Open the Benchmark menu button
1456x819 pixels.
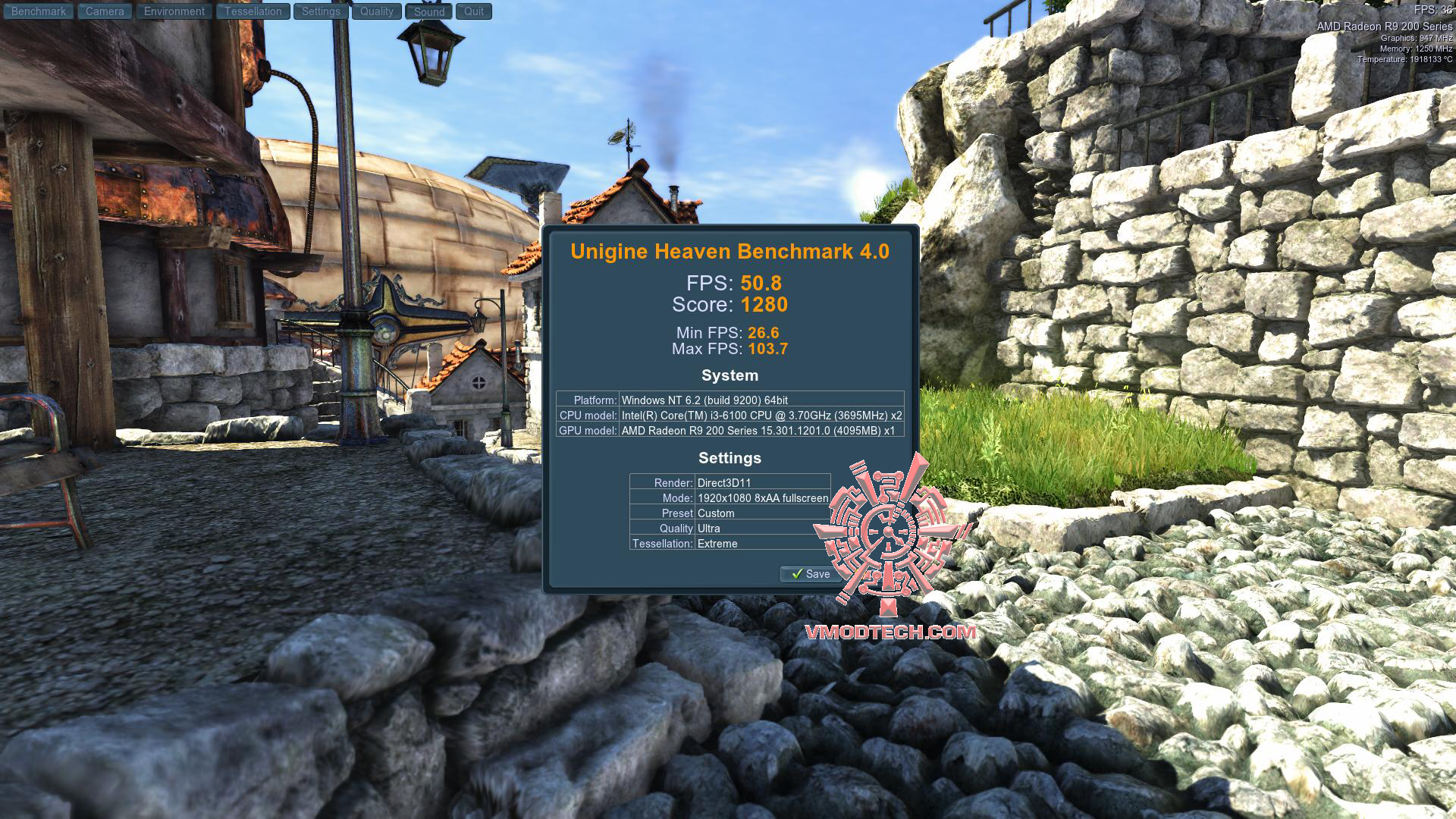[x=38, y=11]
